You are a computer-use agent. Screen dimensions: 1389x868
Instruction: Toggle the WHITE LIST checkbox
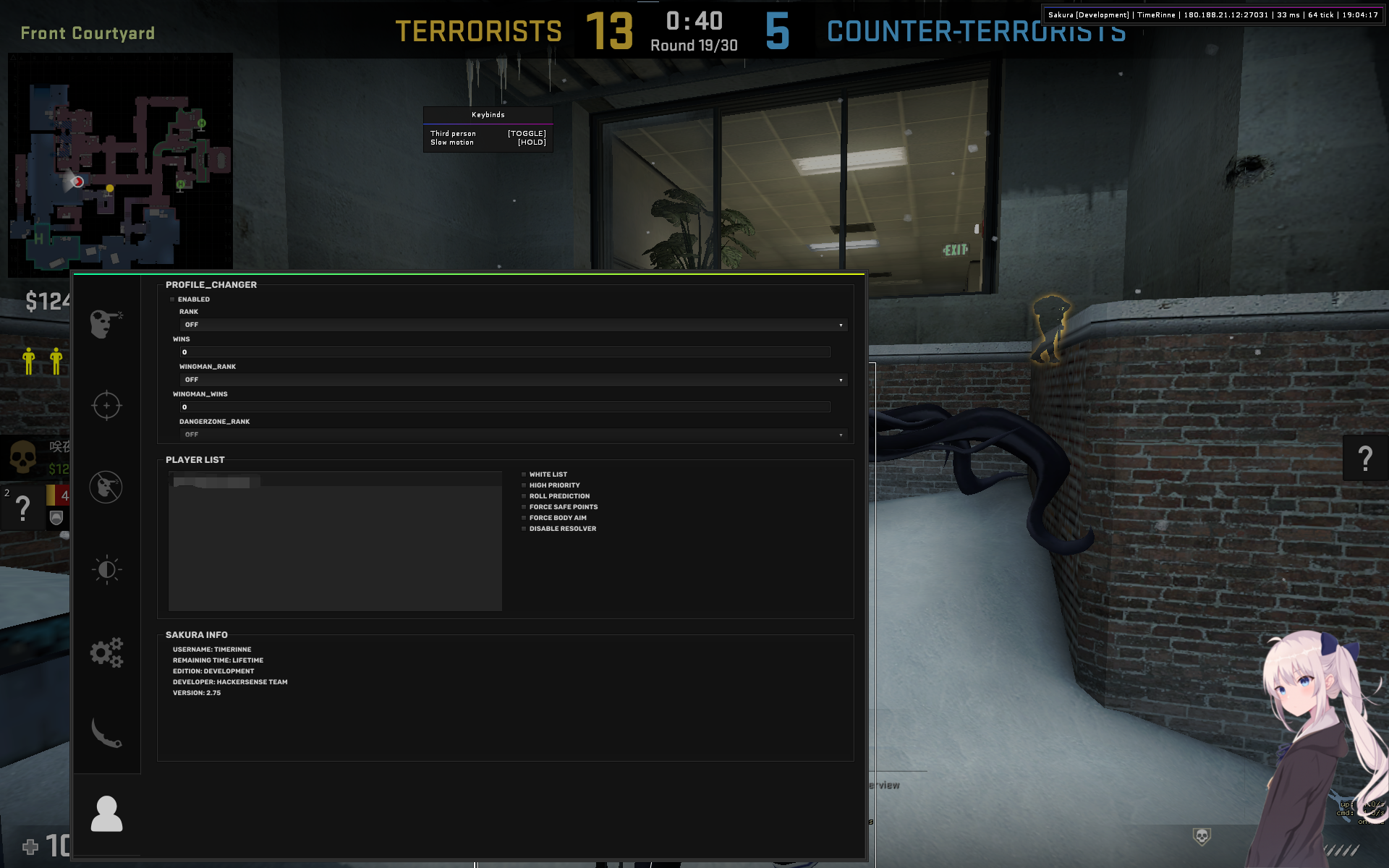[x=524, y=474]
